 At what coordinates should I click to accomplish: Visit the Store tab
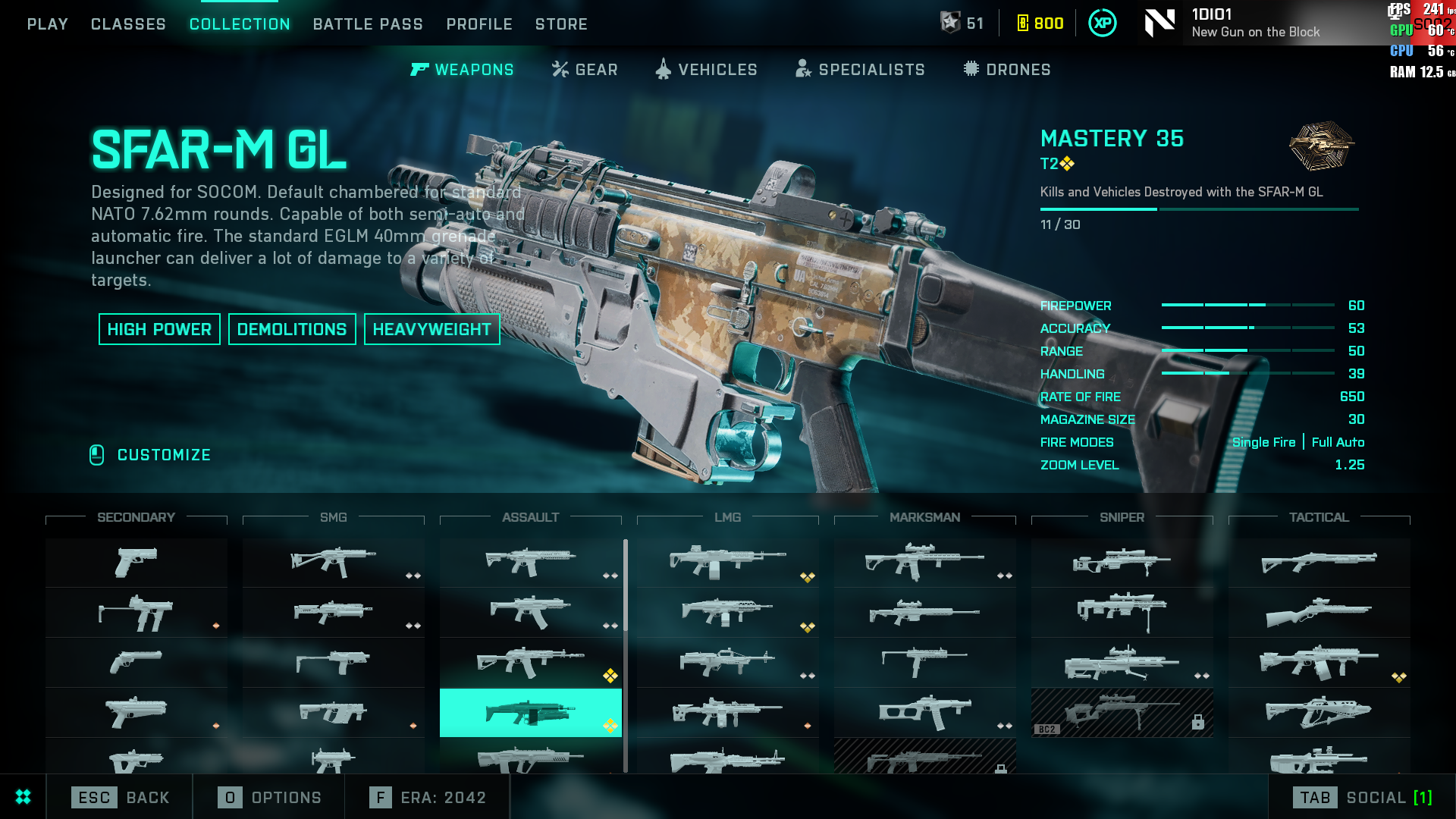point(561,24)
